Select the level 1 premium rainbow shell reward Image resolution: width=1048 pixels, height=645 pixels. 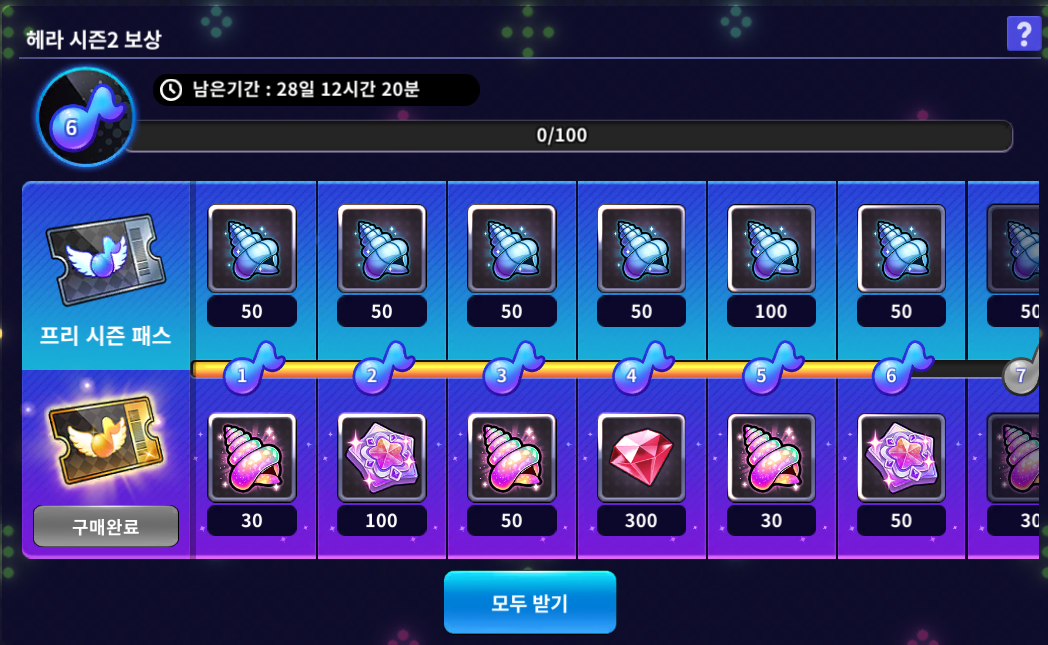(x=252, y=457)
